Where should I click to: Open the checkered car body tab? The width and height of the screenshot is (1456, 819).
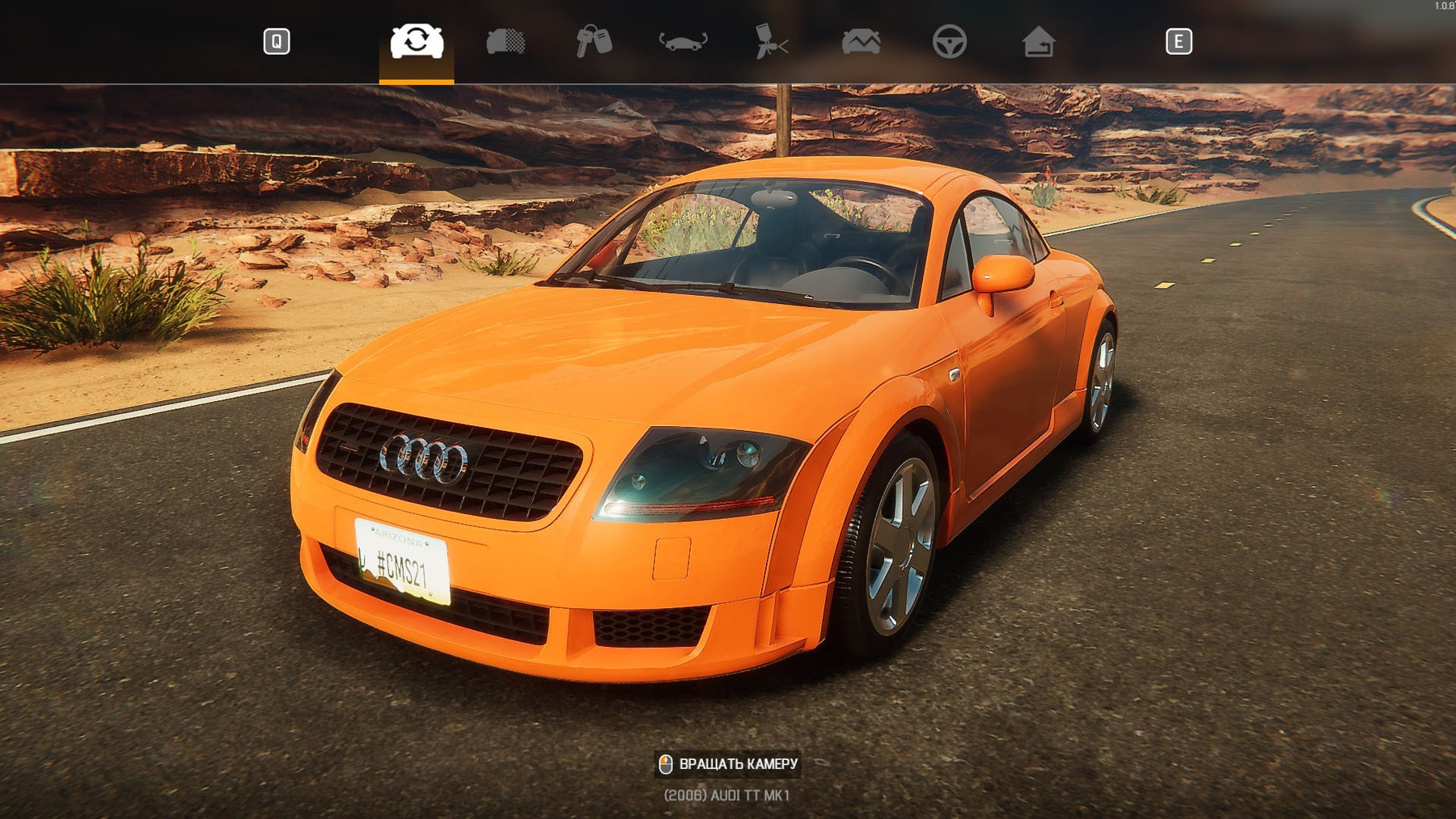(x=506, y=41)
